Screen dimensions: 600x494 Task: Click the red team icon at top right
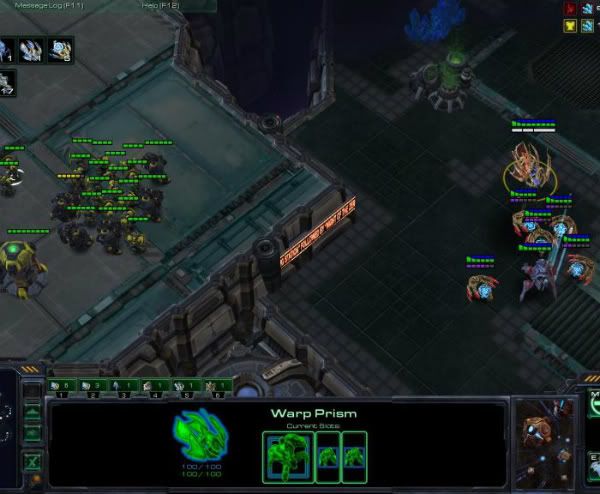(x=570, y=8)
